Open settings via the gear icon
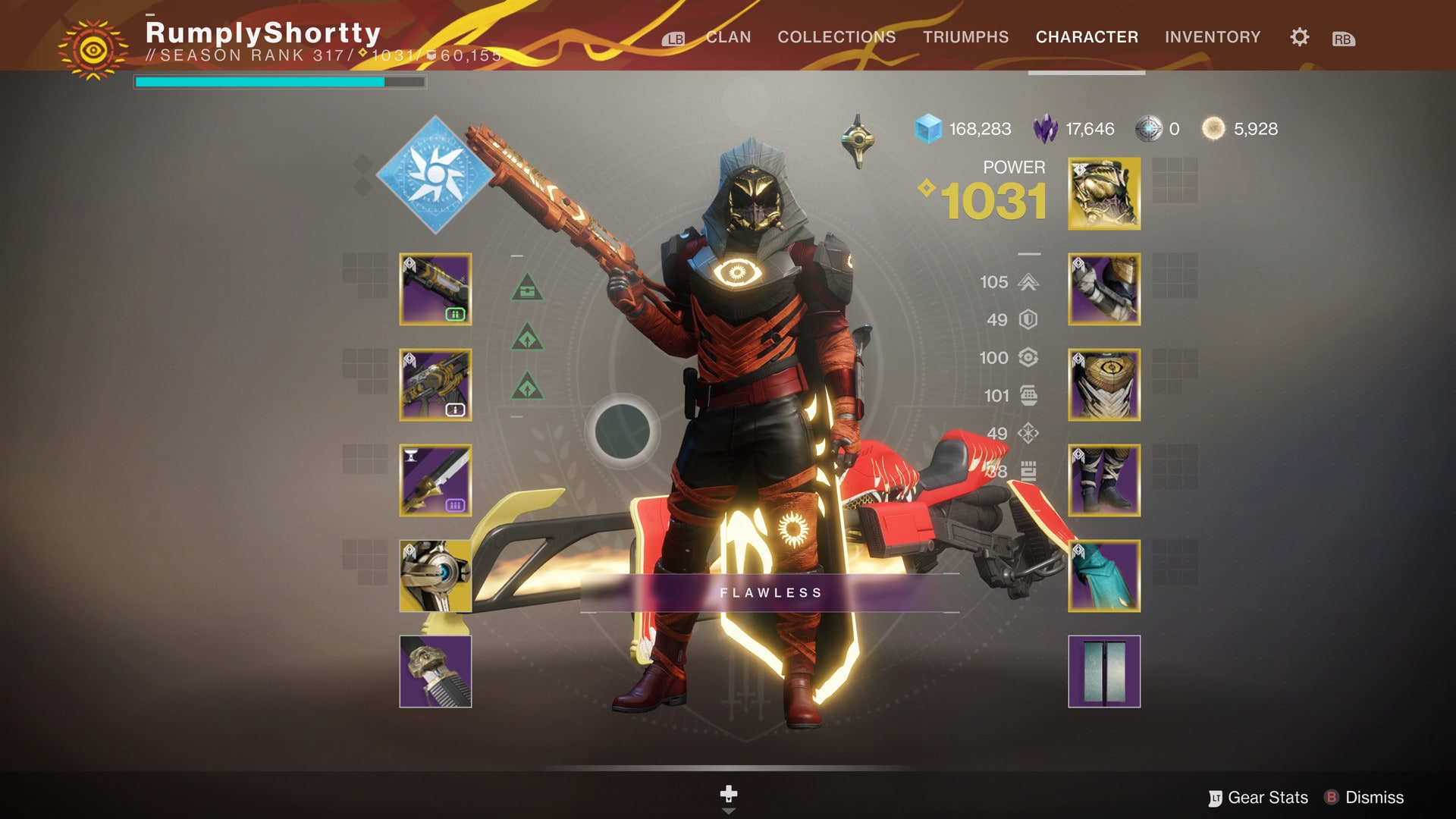 (1299, 37)
